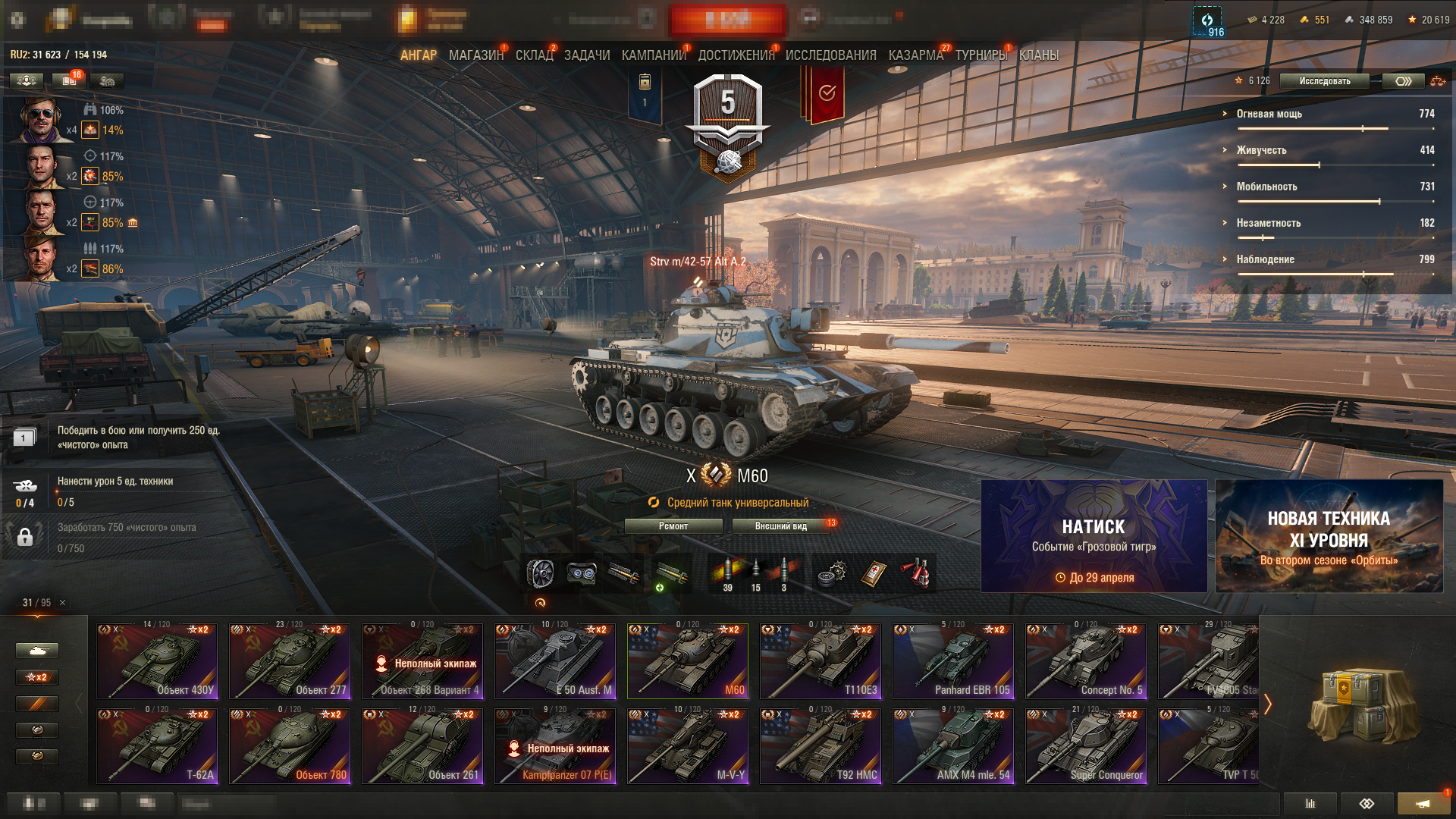Click the Исследовать button
The image size is (1456, 819).
[1323, 81]
